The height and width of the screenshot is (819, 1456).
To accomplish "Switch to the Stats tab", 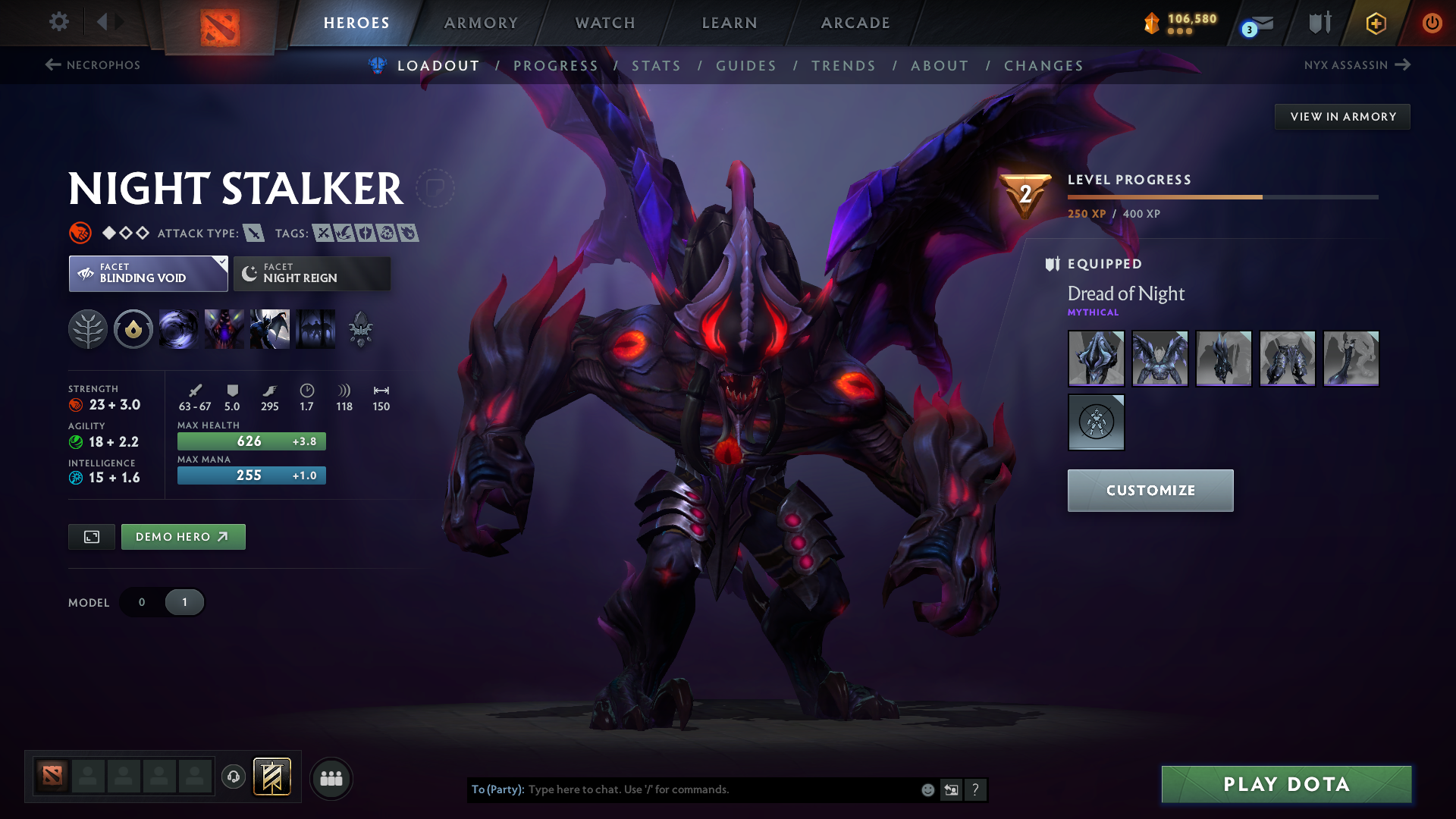I will click(656, 66).
